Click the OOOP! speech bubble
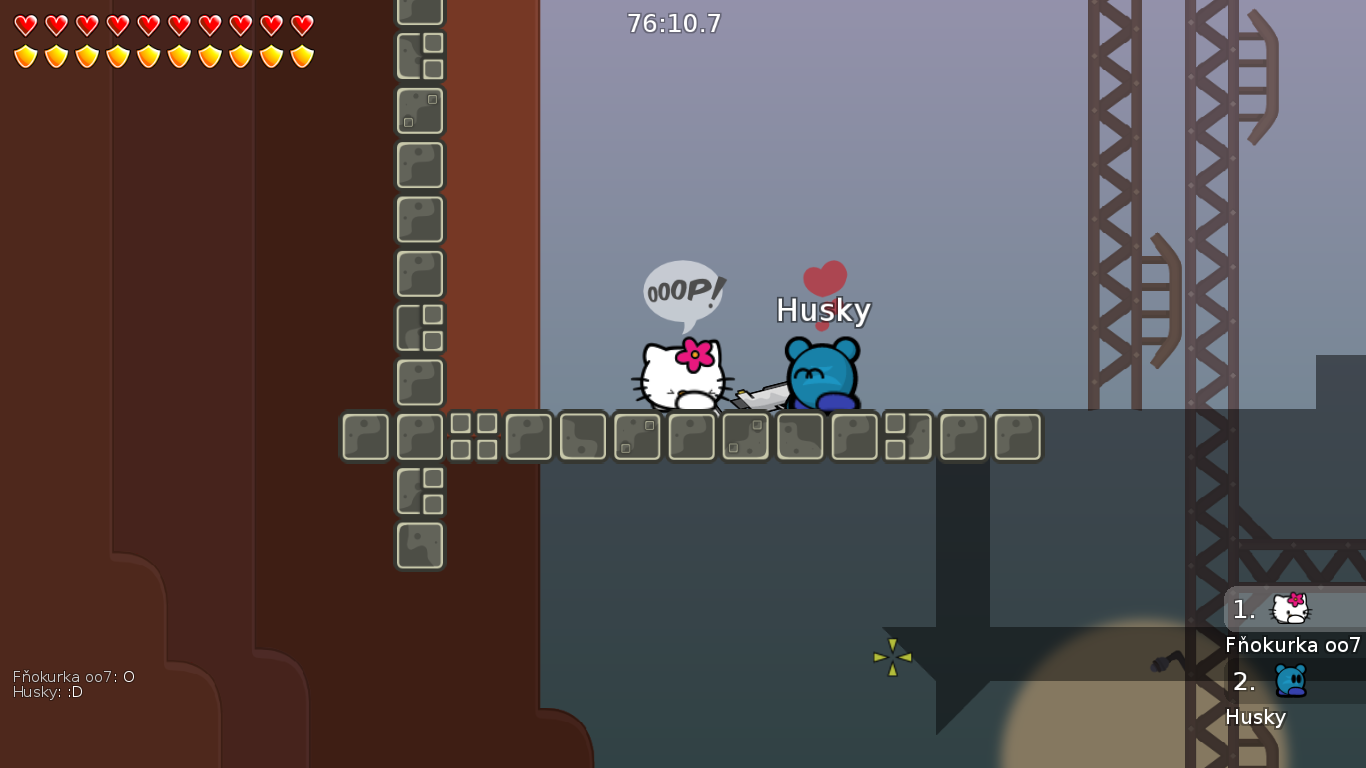The height and width of the screenshot is (768, 1366). tap(684, 291)
